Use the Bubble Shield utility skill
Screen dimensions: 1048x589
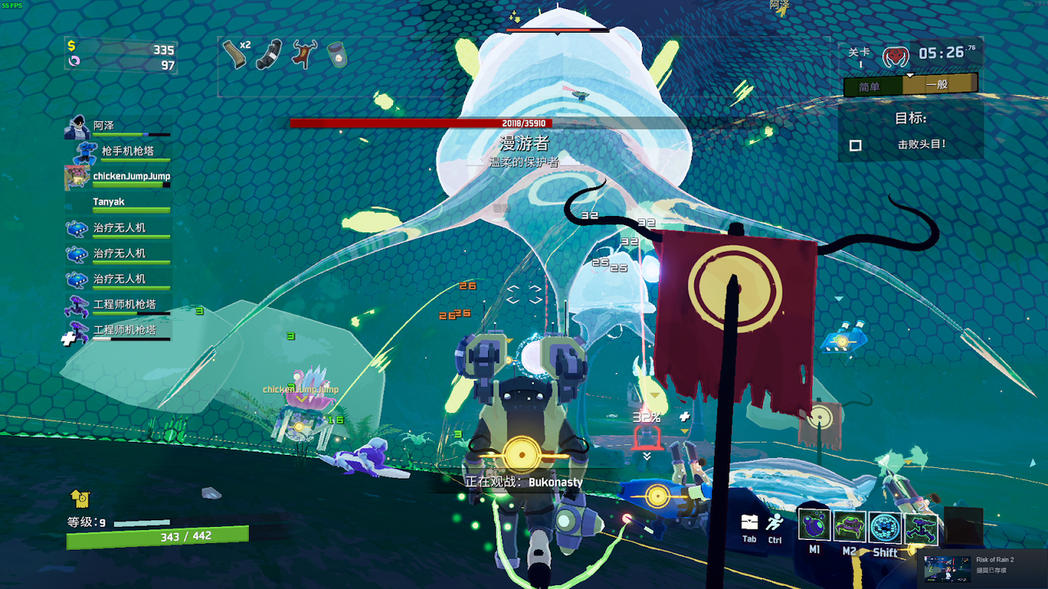[885, 526]
